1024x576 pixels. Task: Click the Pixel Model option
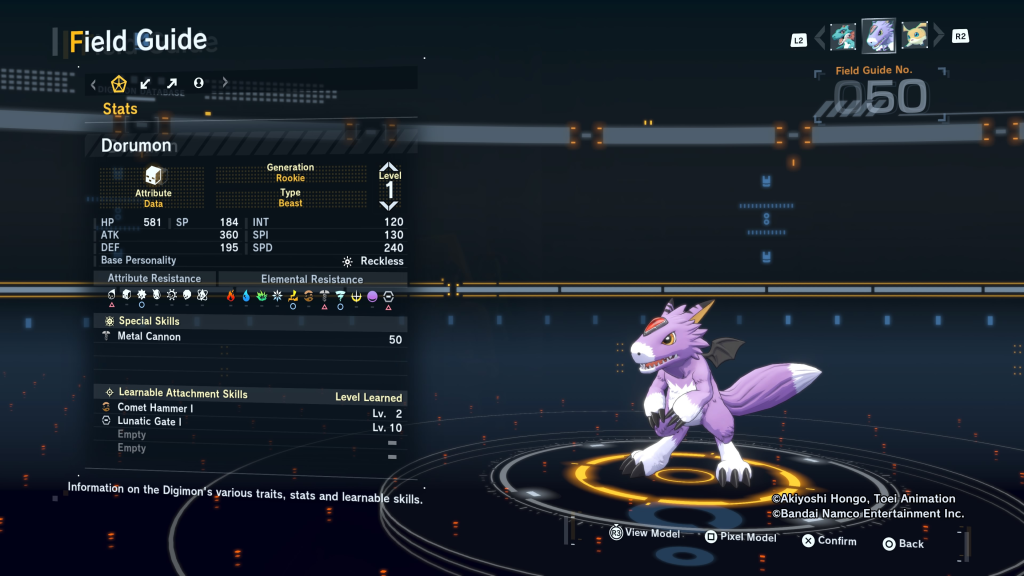(740, 537)
